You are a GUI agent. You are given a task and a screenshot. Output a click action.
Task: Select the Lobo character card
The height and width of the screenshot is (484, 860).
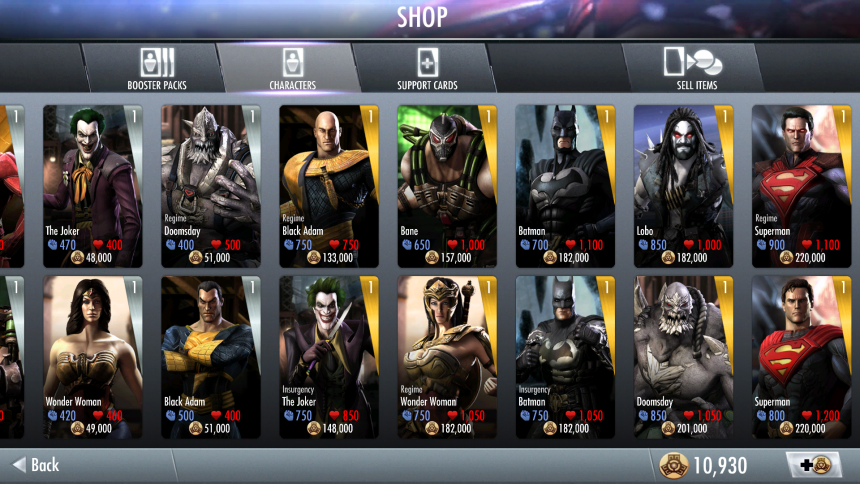pyautogui.click(x=683, y=185)
